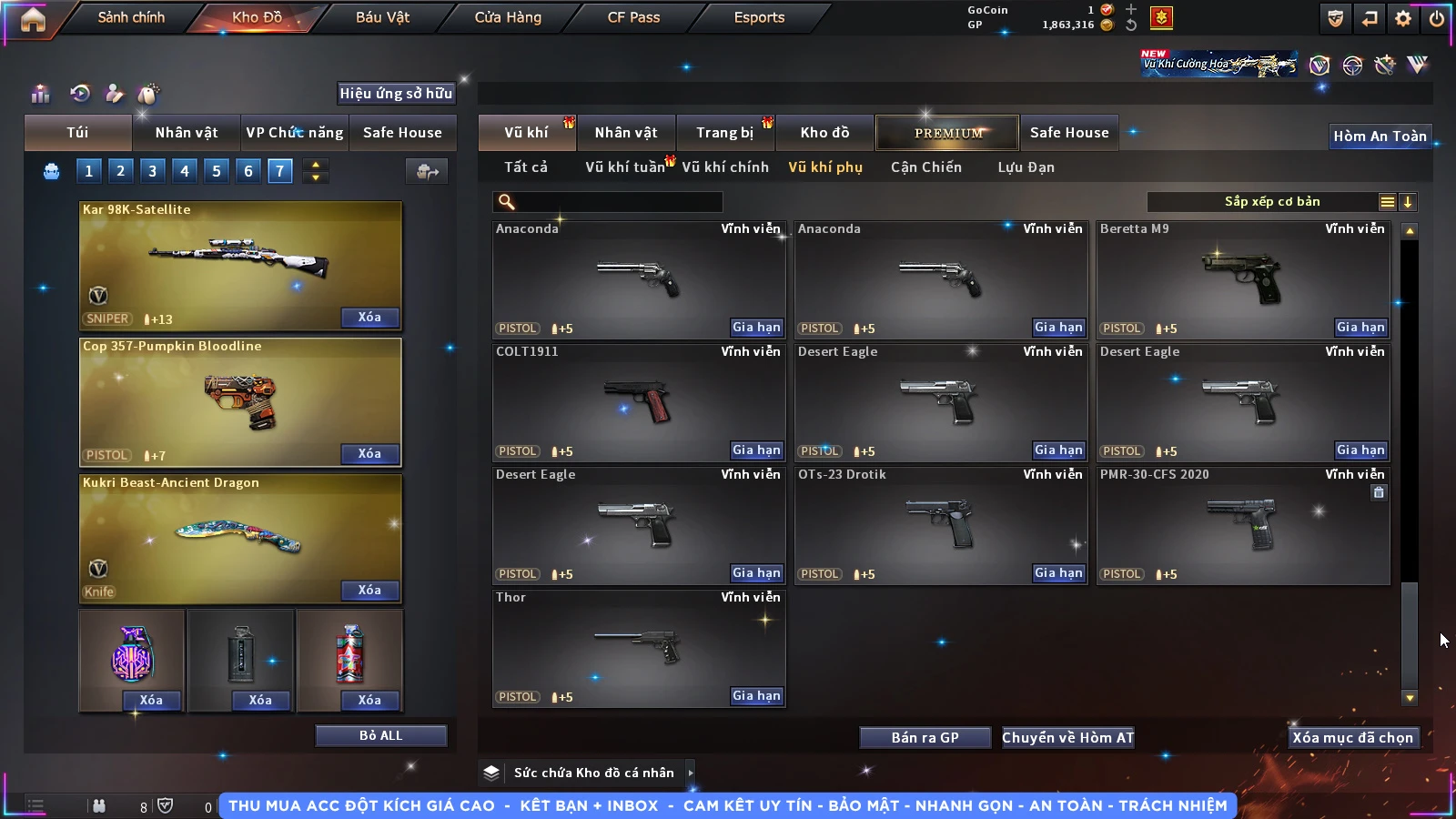The image size is (1456, 819).
Task: Clear all bag items with Bỏ ALL
Action: coord(380,735)
